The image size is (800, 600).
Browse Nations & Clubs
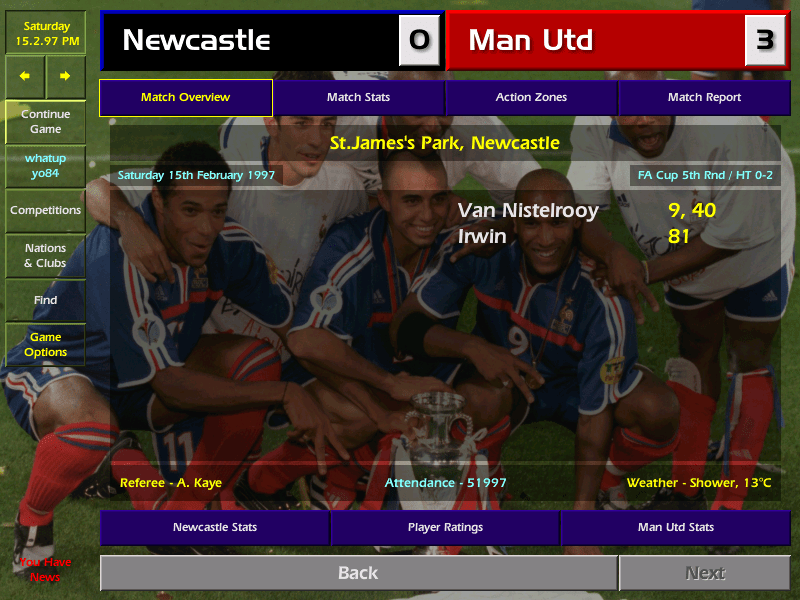tap(45, 256)
